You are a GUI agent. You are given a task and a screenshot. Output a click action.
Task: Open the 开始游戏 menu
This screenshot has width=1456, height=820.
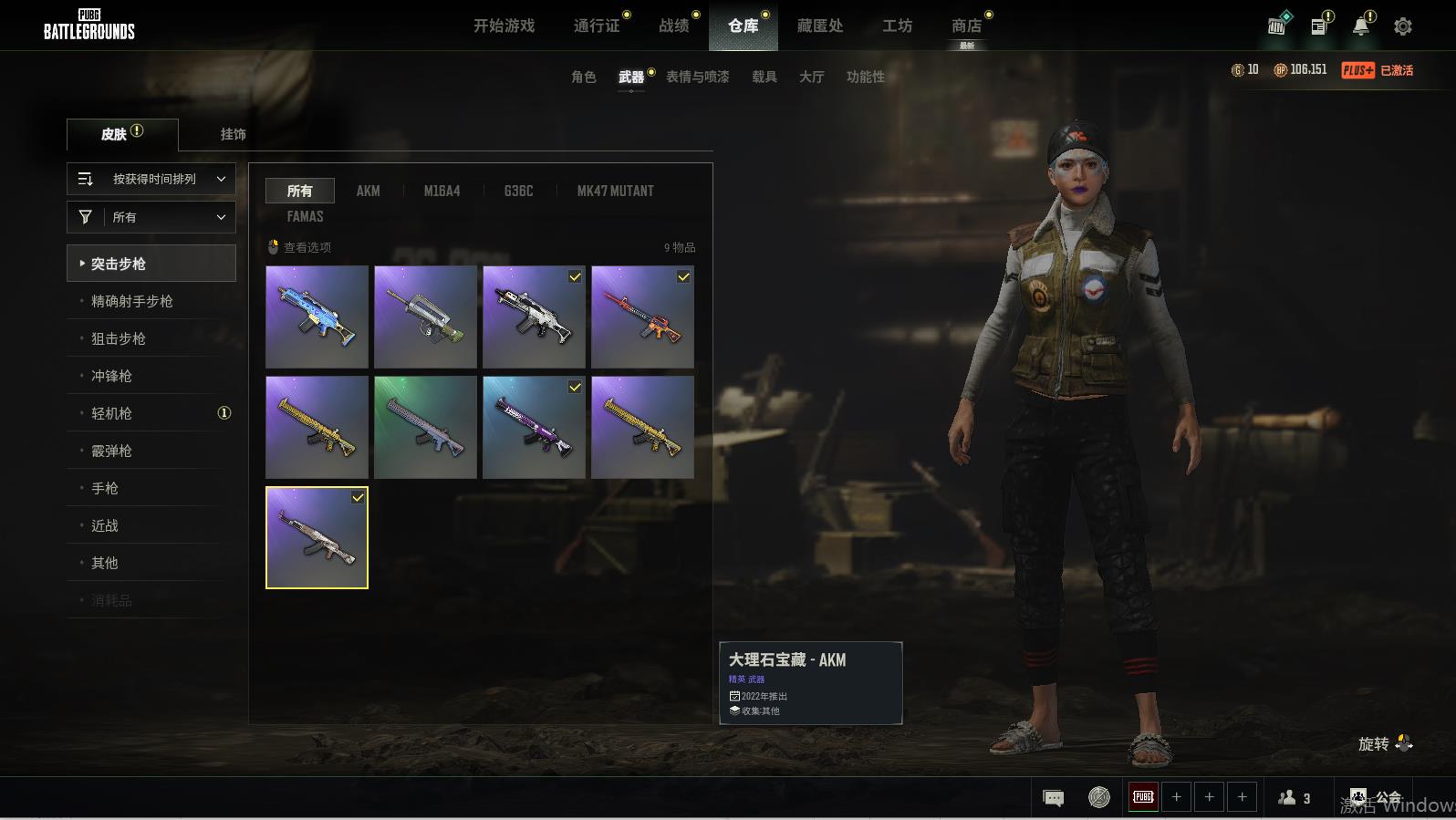[x=504, y=26]
